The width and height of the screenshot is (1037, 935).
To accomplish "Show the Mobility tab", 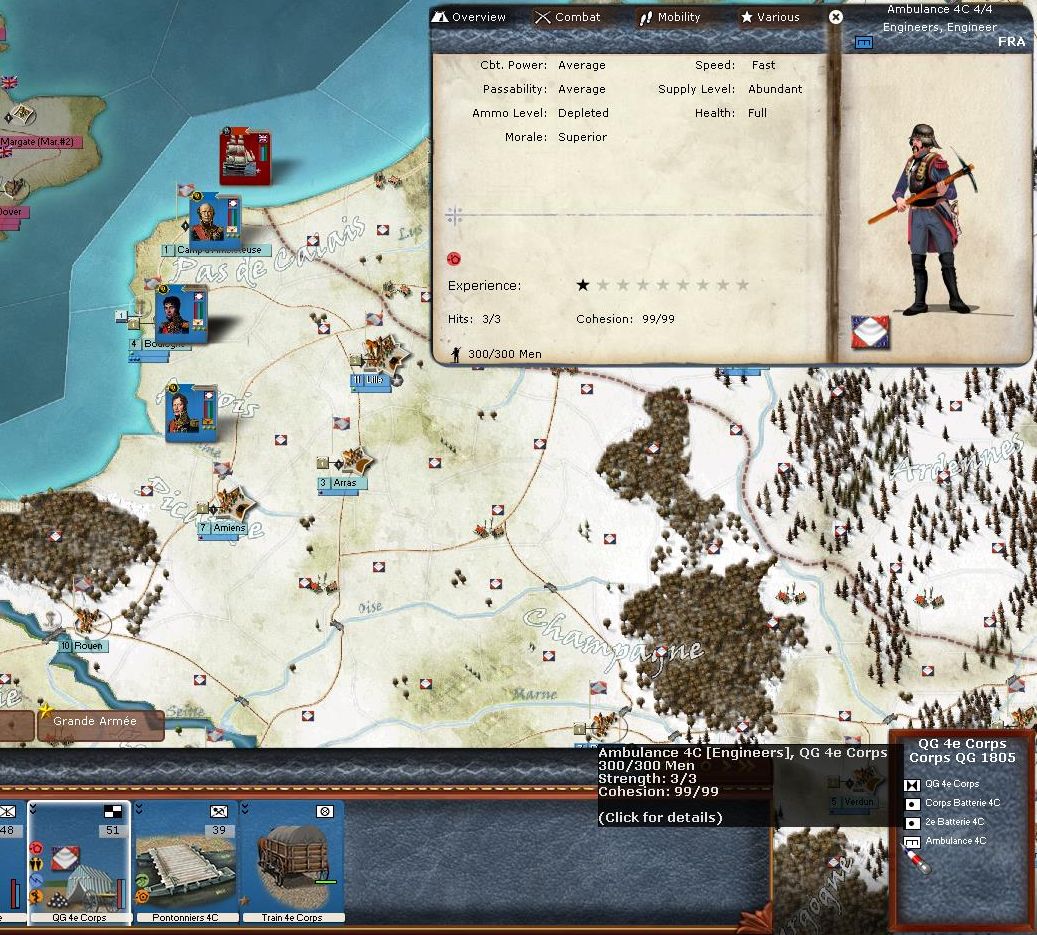I will coord(670,17).
